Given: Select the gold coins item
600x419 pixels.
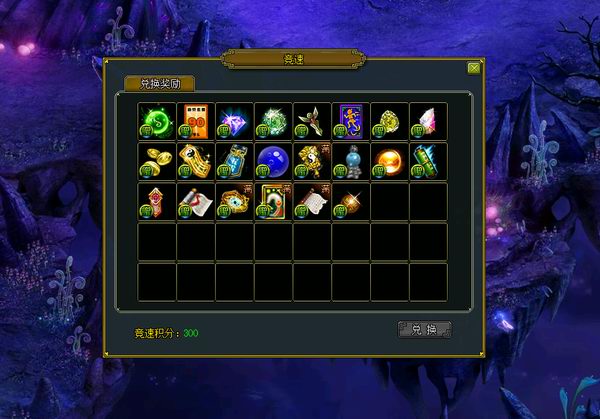Looking at the screenshot, I should point(155,160).
